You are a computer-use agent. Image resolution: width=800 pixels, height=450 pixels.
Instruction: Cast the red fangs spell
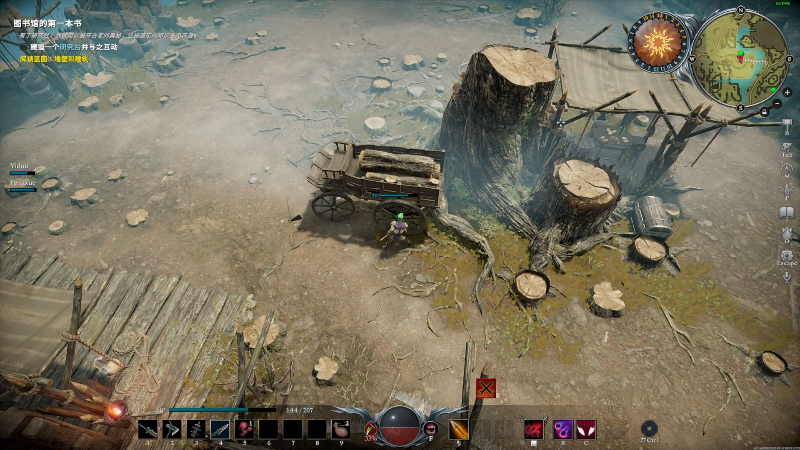[586, 430]
